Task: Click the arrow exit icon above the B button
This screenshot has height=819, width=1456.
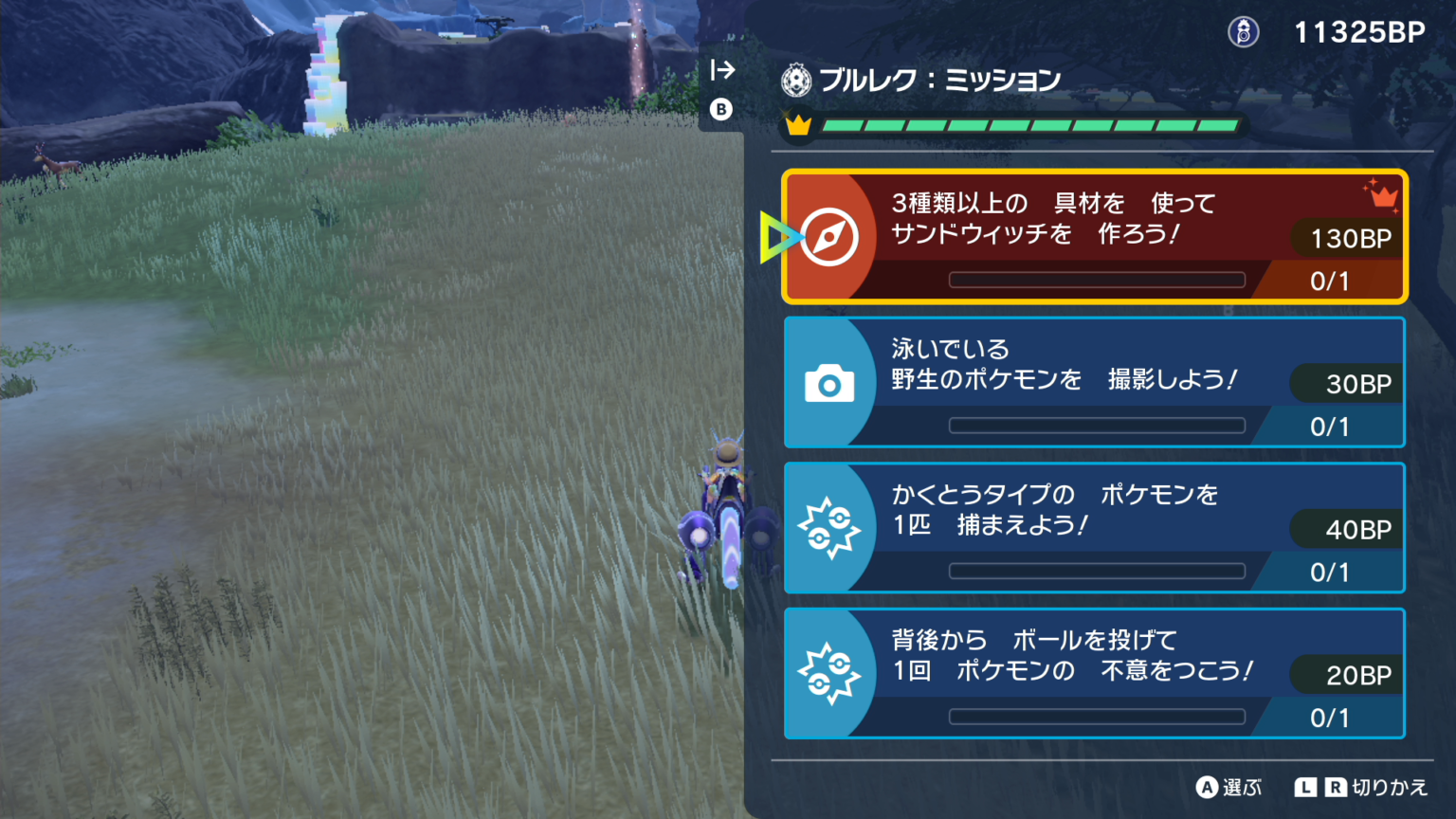Action: pos(722,69)
